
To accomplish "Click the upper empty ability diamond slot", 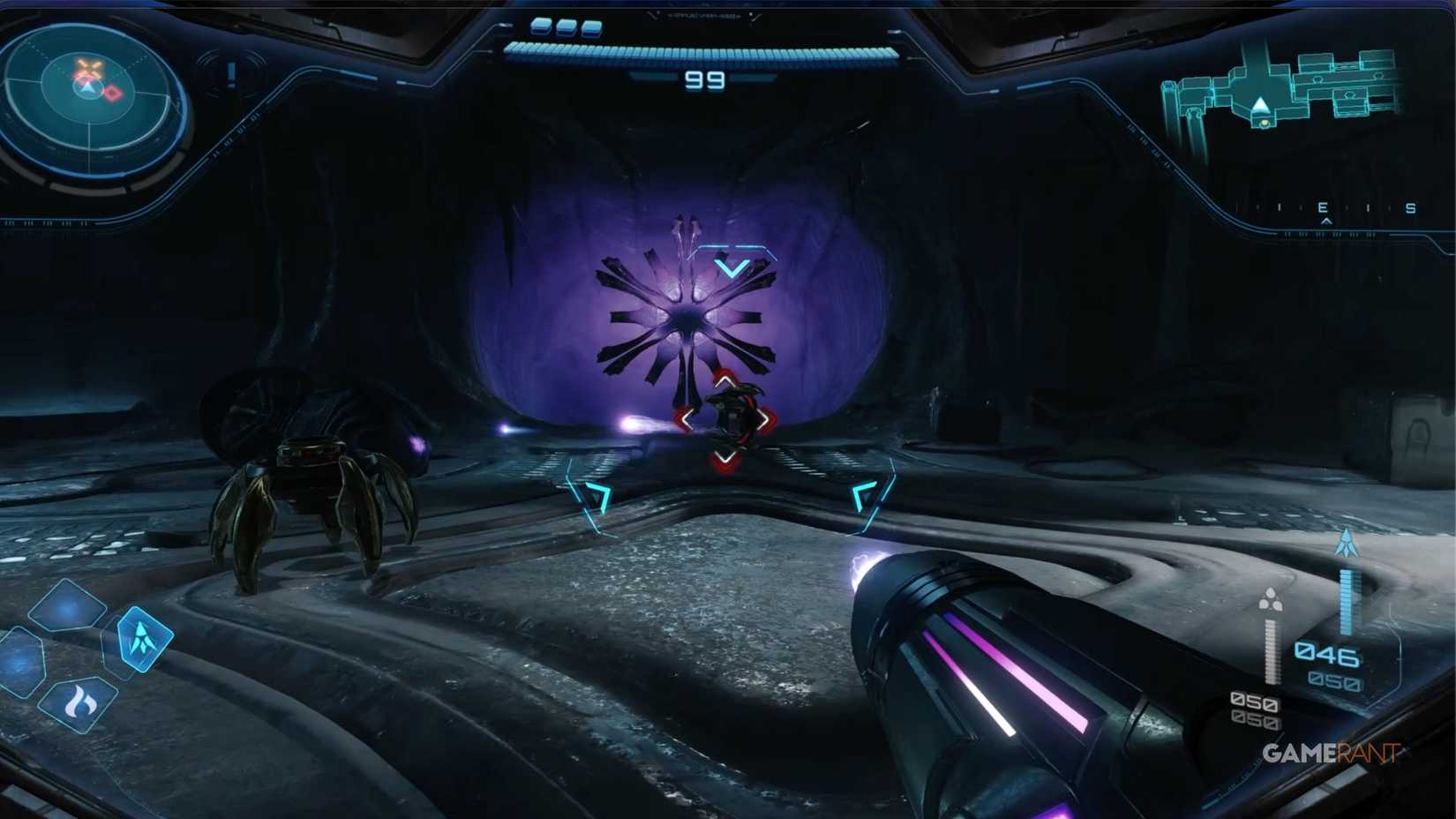I will [65, 606].
